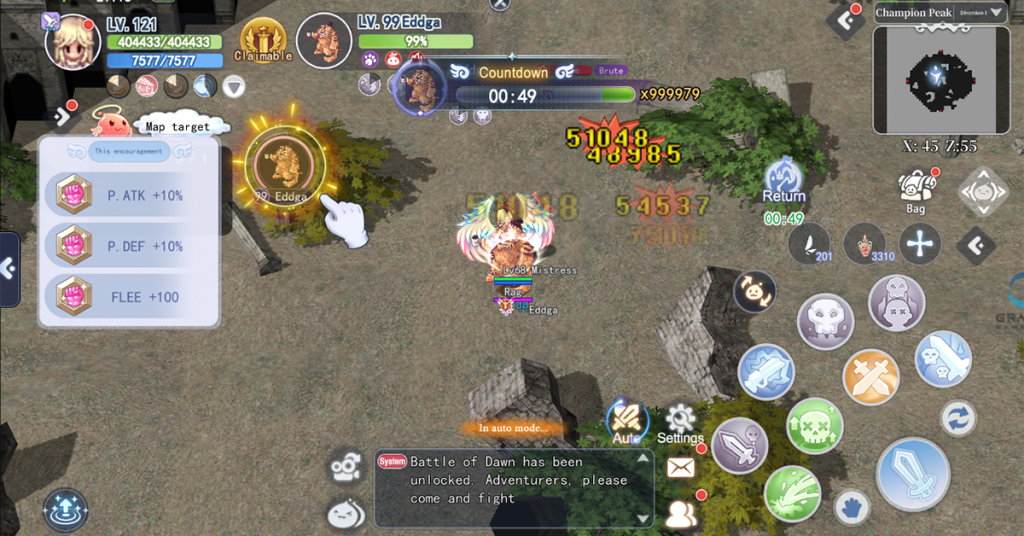Pick the FLEE +100 encouragement
The image size is (1024, 536).
coord(129,297)
